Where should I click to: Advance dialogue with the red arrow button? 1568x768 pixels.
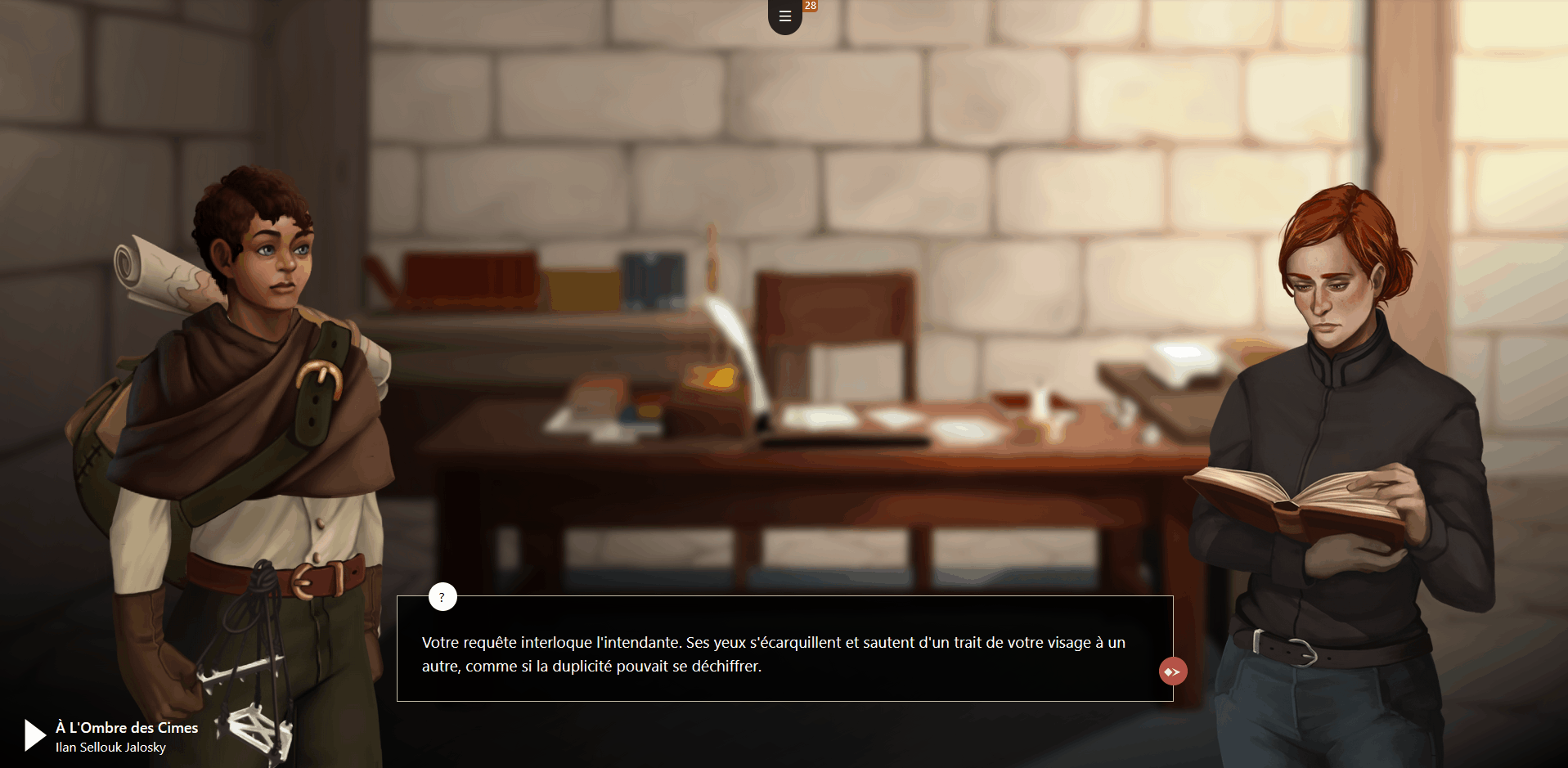(1172, 671)
